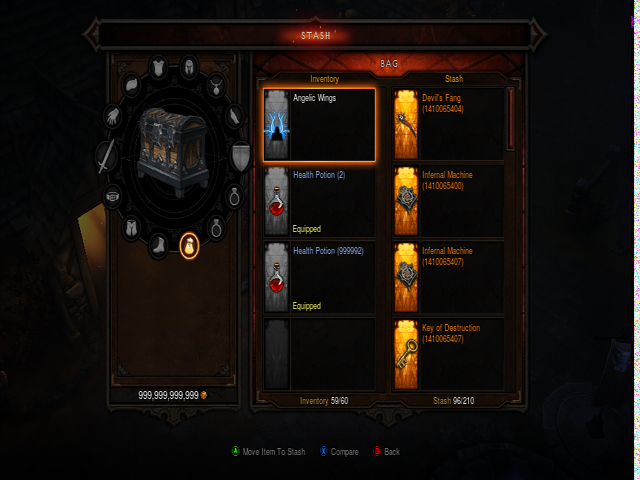Click the stash list scrollbar

[510, 118]
